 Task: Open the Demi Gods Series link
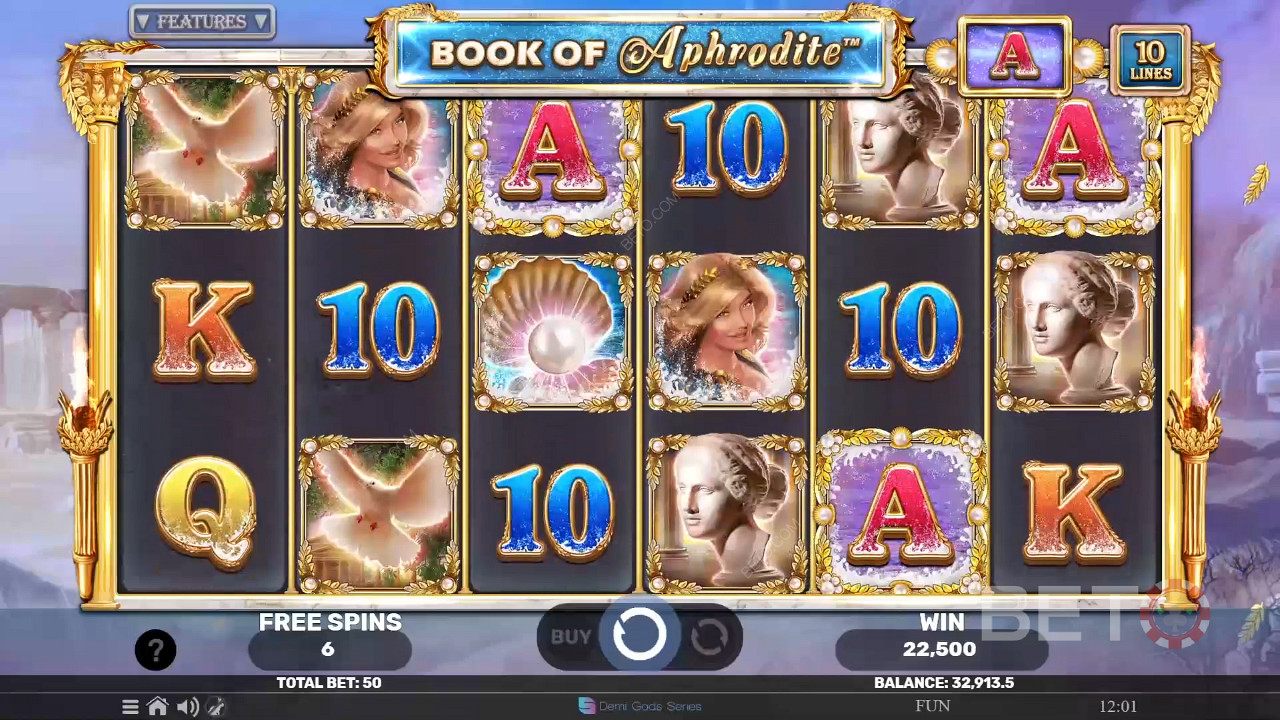click(x=640, y=706)
